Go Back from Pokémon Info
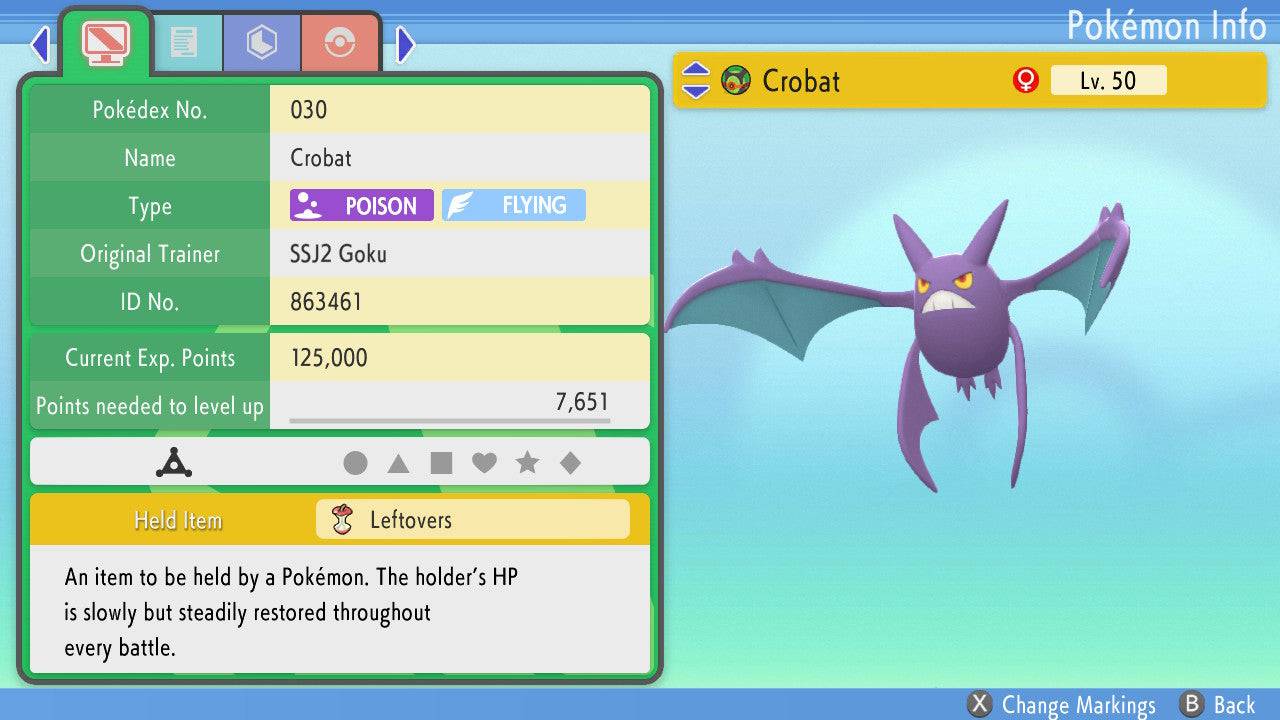Viewport: 1280px width, 720px height. 1218,705
